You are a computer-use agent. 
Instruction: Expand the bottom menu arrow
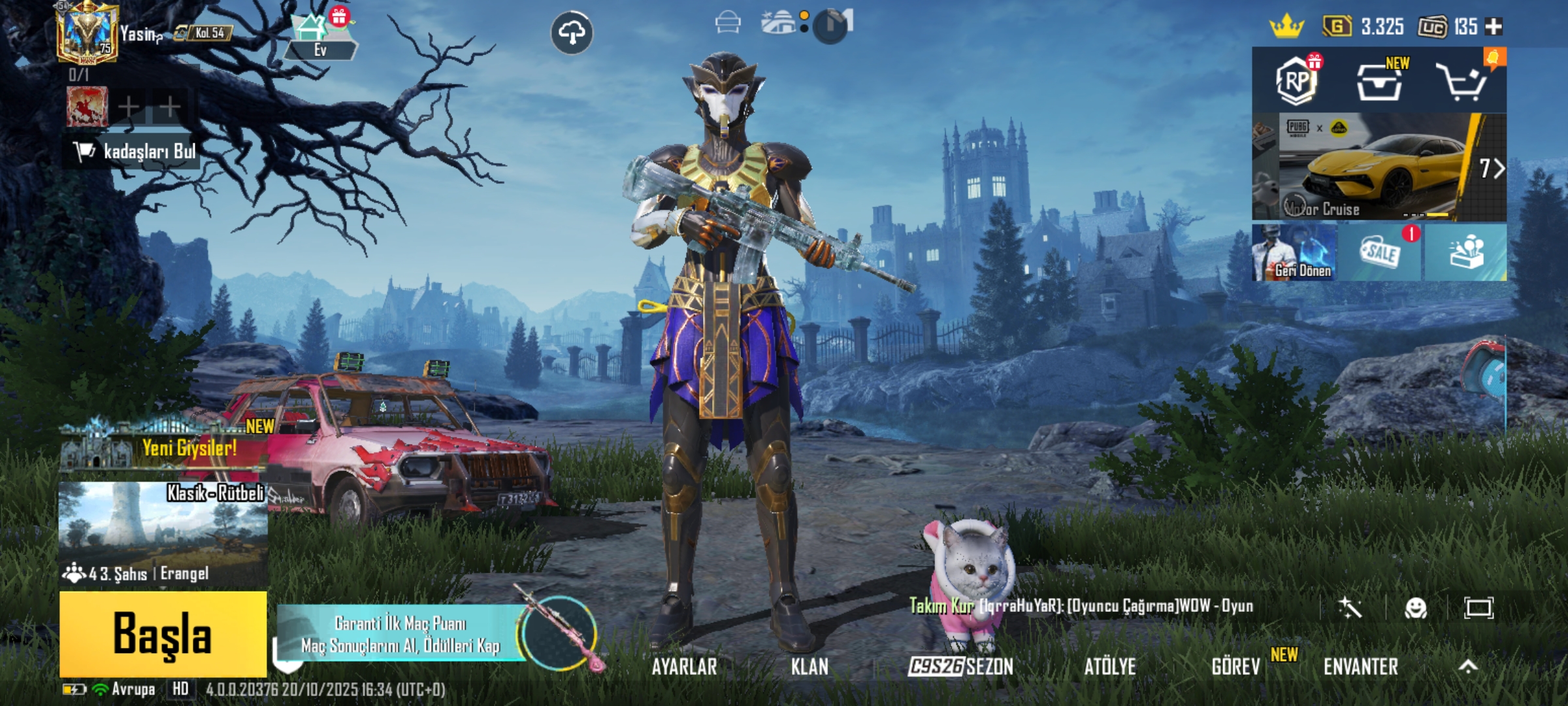[x=1468, y=667]
